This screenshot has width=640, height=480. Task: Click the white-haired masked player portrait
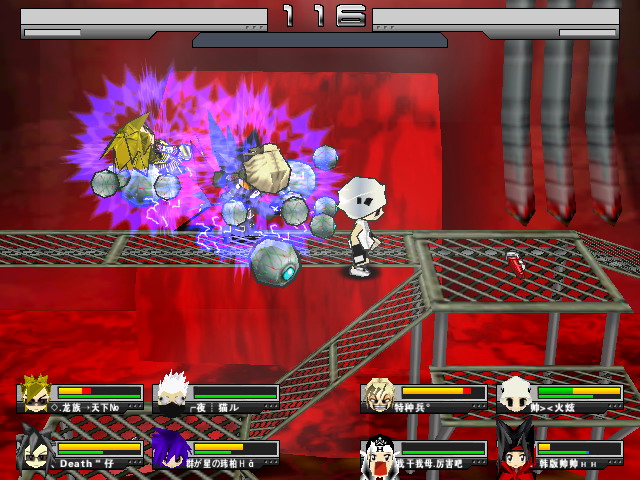pos(173,394)
